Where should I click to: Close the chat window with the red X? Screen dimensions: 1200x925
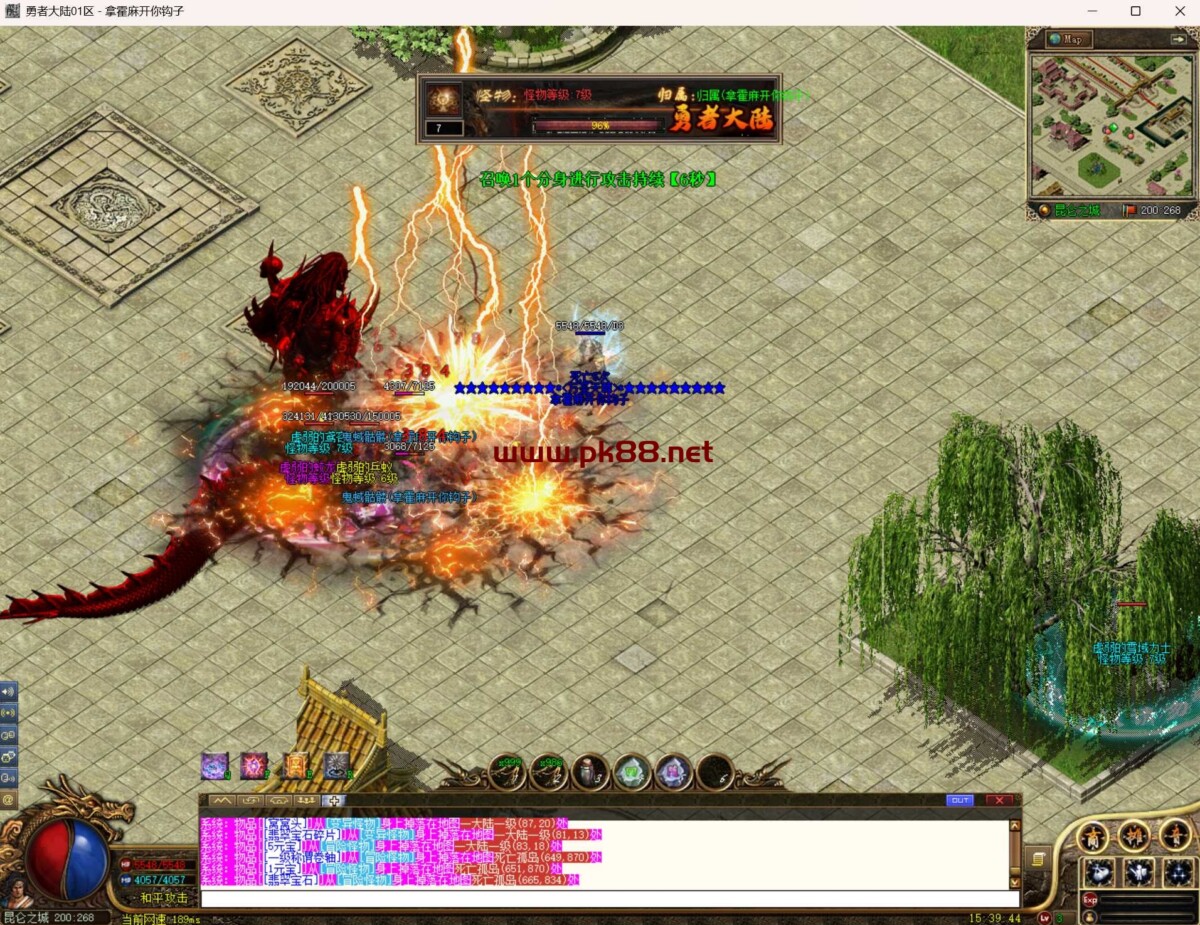click(x=998, y=800)
